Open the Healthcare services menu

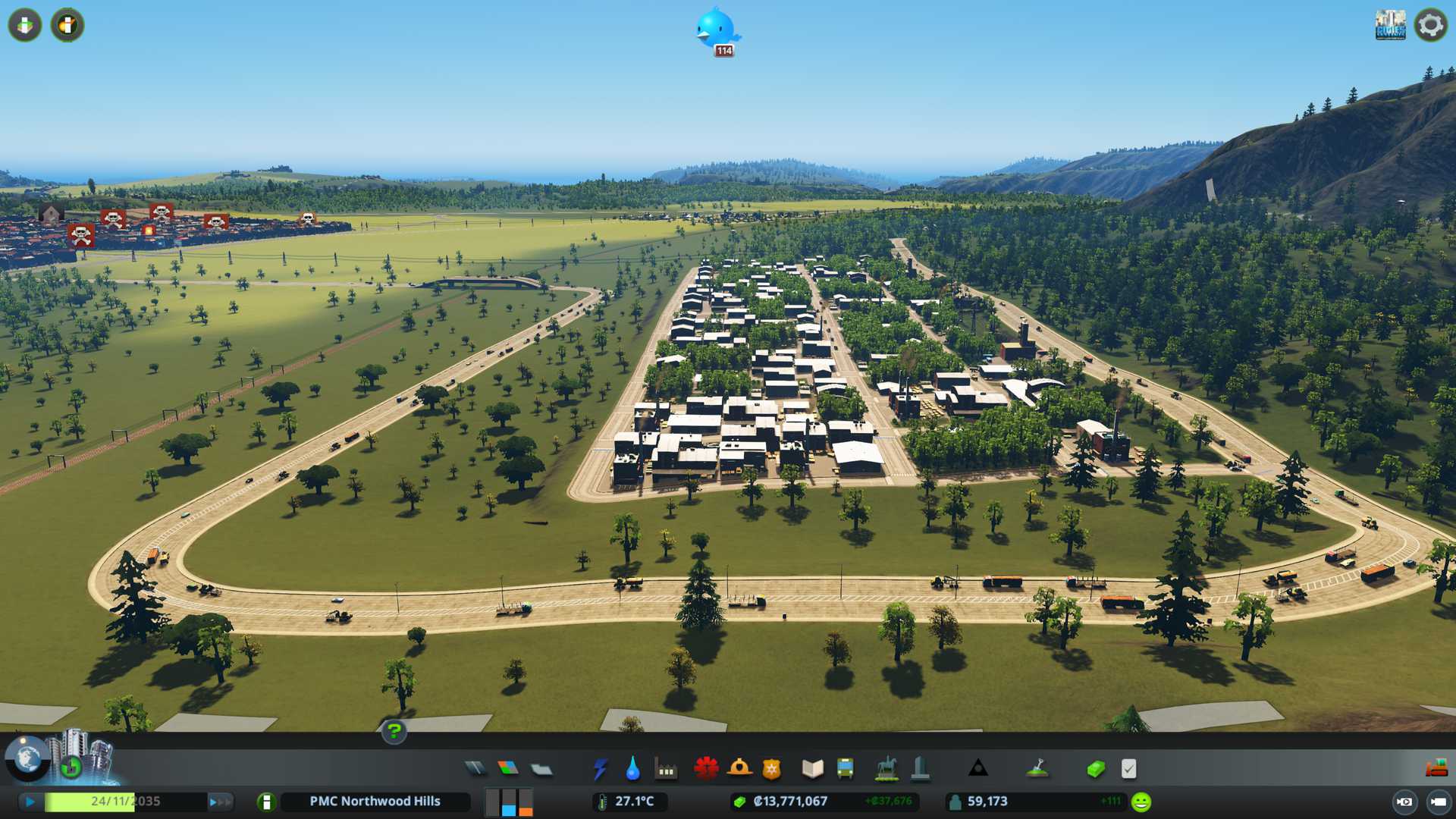click(706, 769)
